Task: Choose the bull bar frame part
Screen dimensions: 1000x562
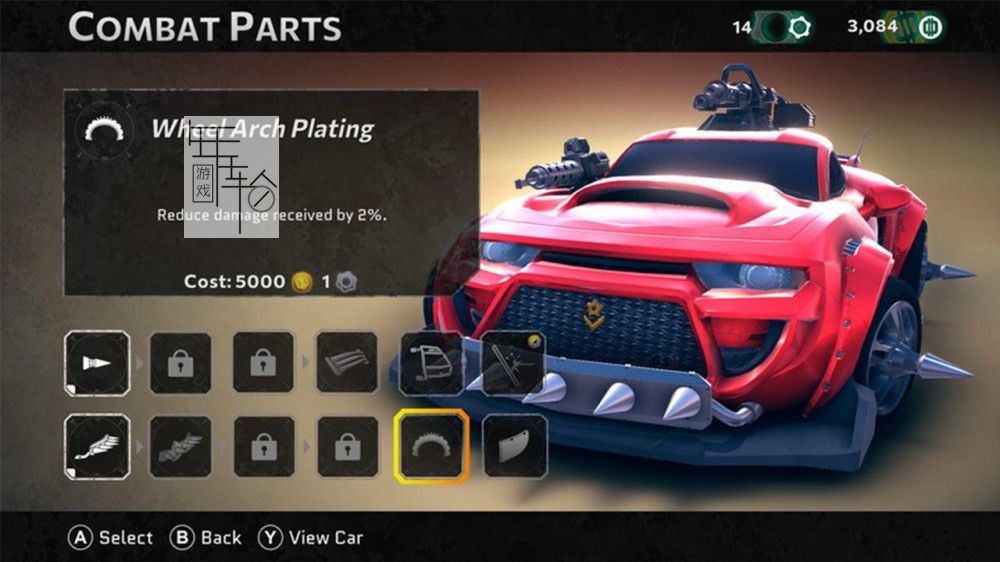Action: 431,363
